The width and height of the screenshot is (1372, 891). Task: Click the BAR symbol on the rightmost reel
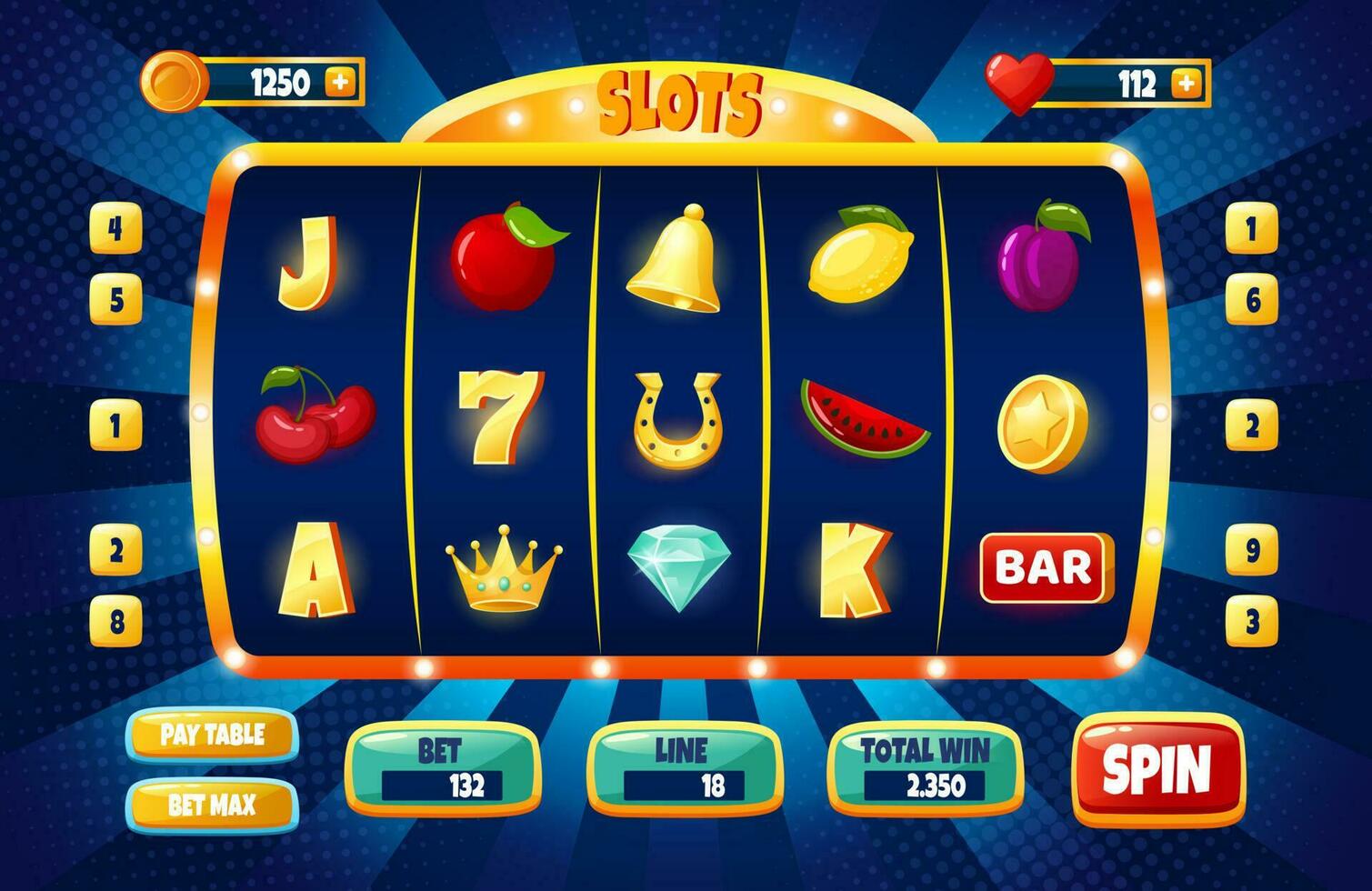point(1047,568)
